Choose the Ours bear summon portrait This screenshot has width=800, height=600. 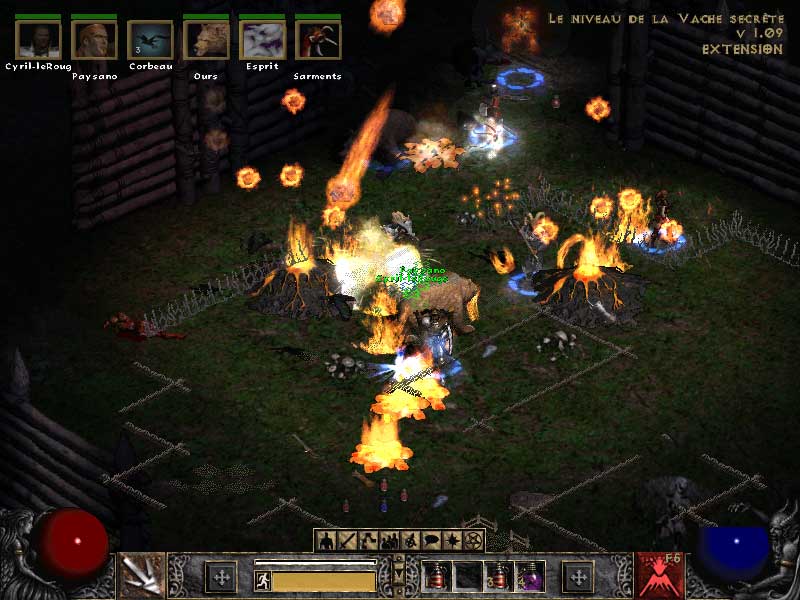207,40
